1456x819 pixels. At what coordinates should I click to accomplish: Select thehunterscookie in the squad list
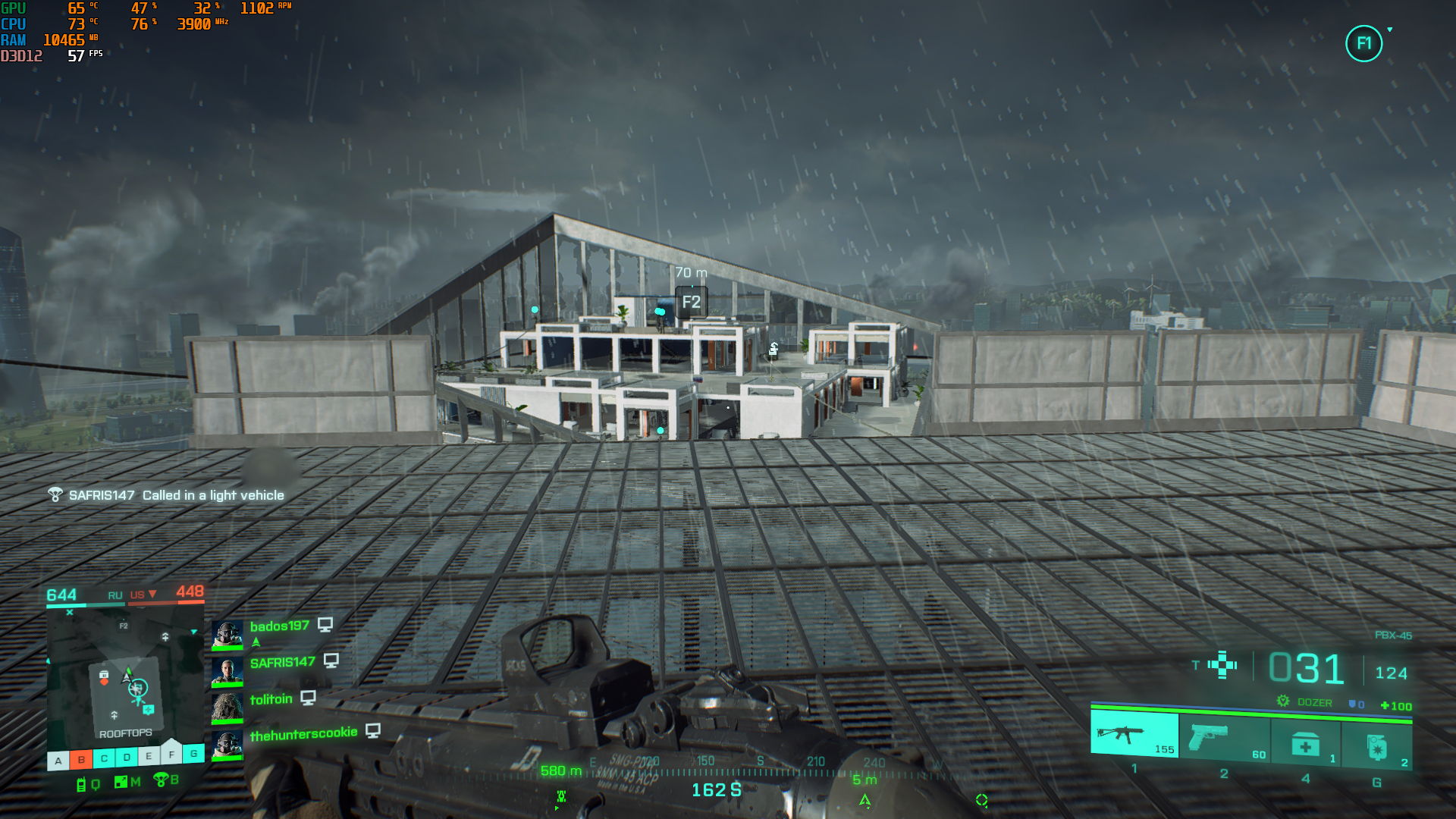pos(303,734)
